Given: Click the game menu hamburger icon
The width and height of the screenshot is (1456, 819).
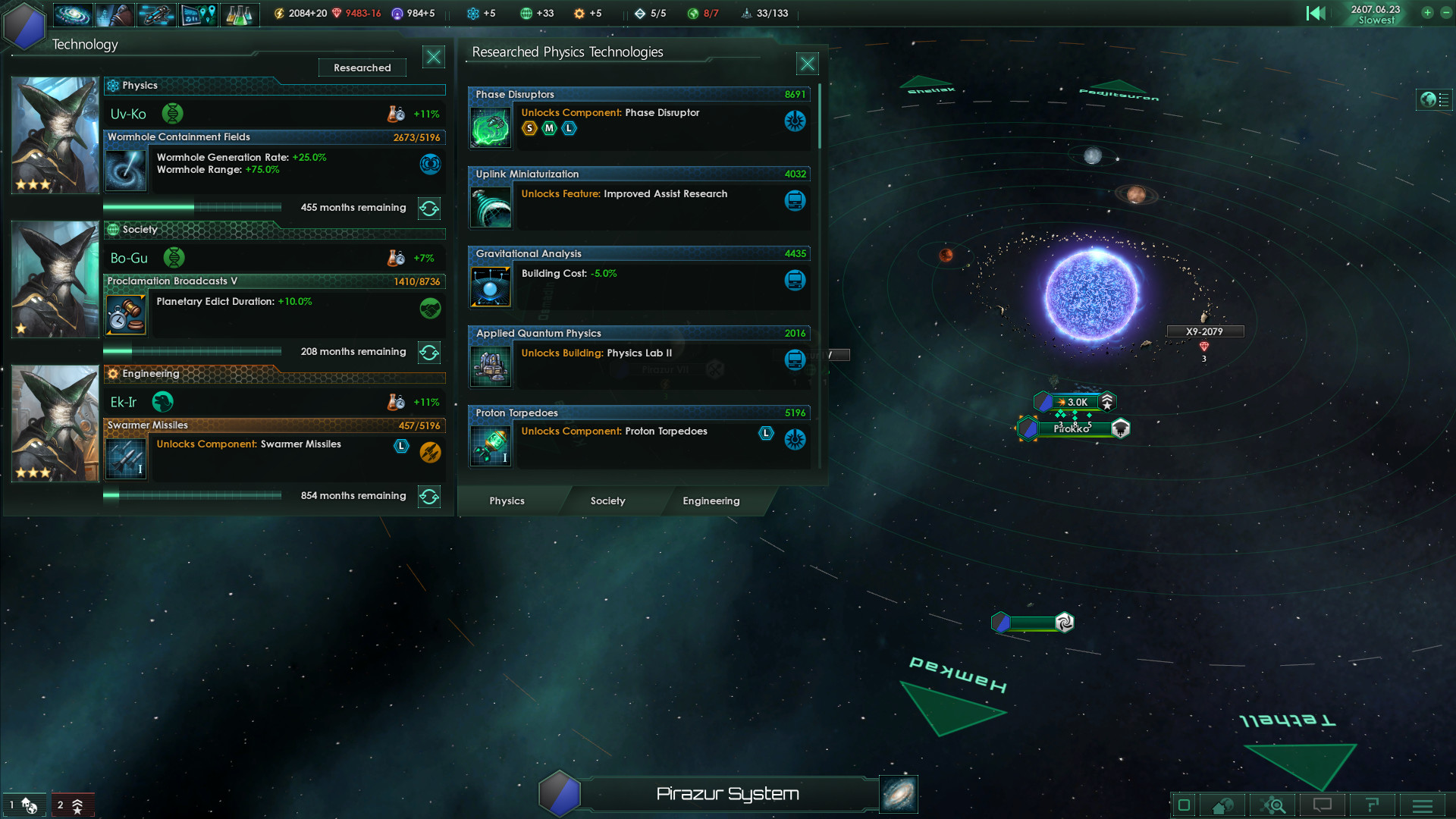Looking at the screenshot, I should [1423, 805].
